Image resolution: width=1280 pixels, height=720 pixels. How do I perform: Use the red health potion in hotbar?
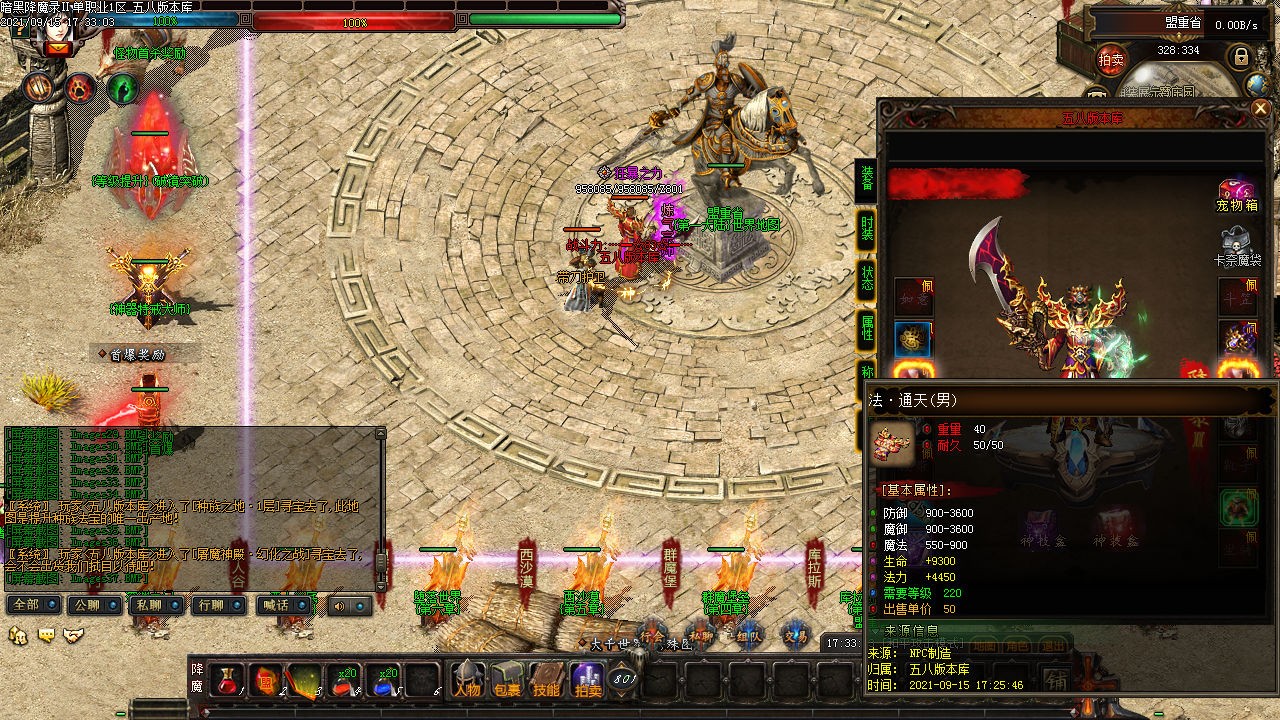tap(228, 680)
